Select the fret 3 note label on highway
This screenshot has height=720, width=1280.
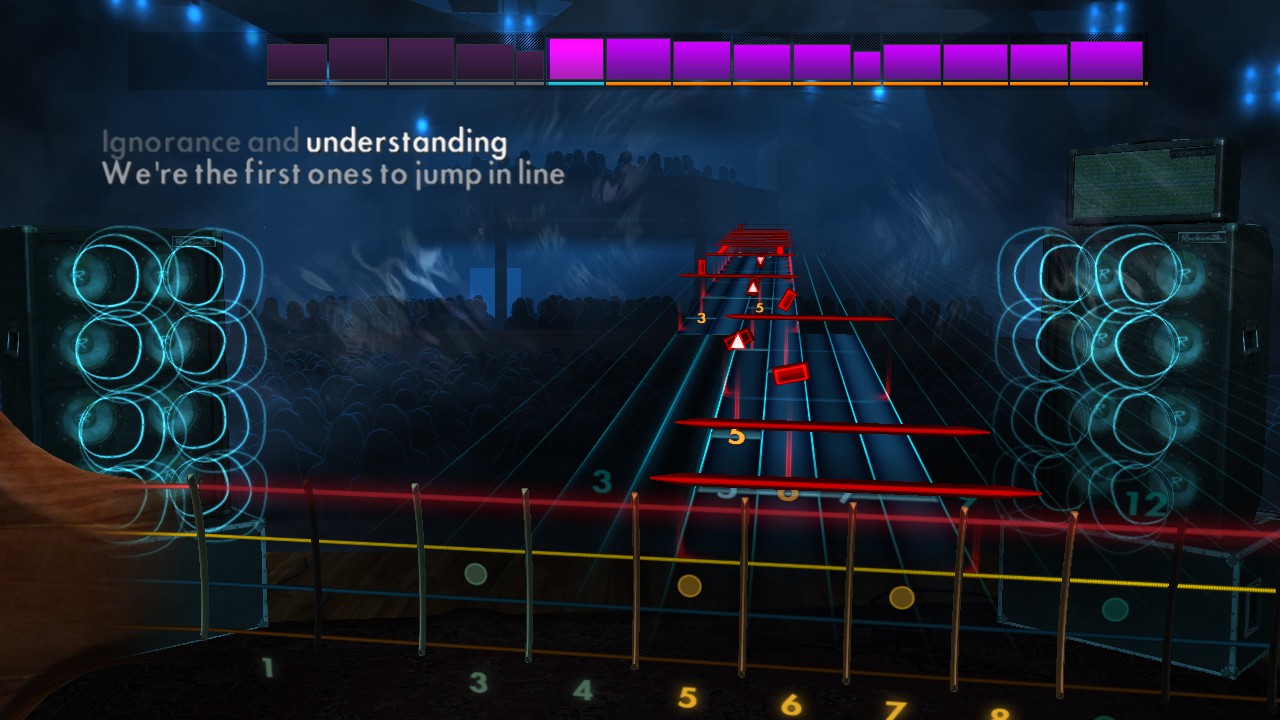701,317
